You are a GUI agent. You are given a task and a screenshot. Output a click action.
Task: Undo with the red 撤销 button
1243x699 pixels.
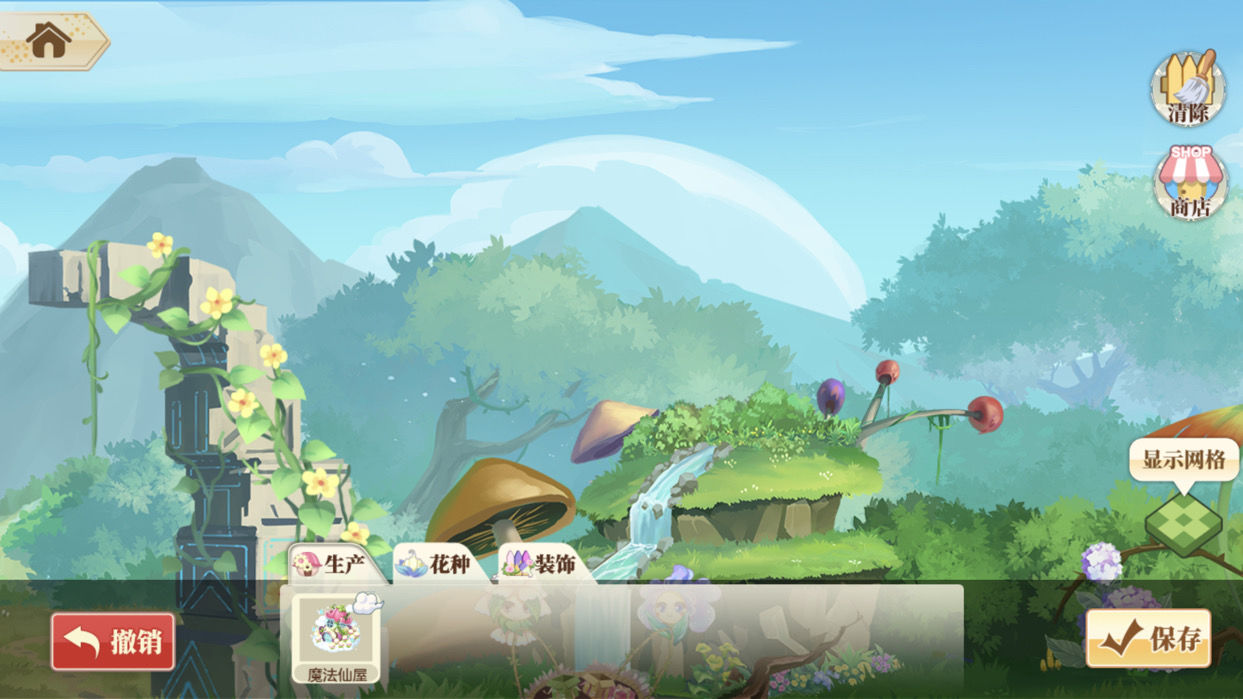[113, 641]
